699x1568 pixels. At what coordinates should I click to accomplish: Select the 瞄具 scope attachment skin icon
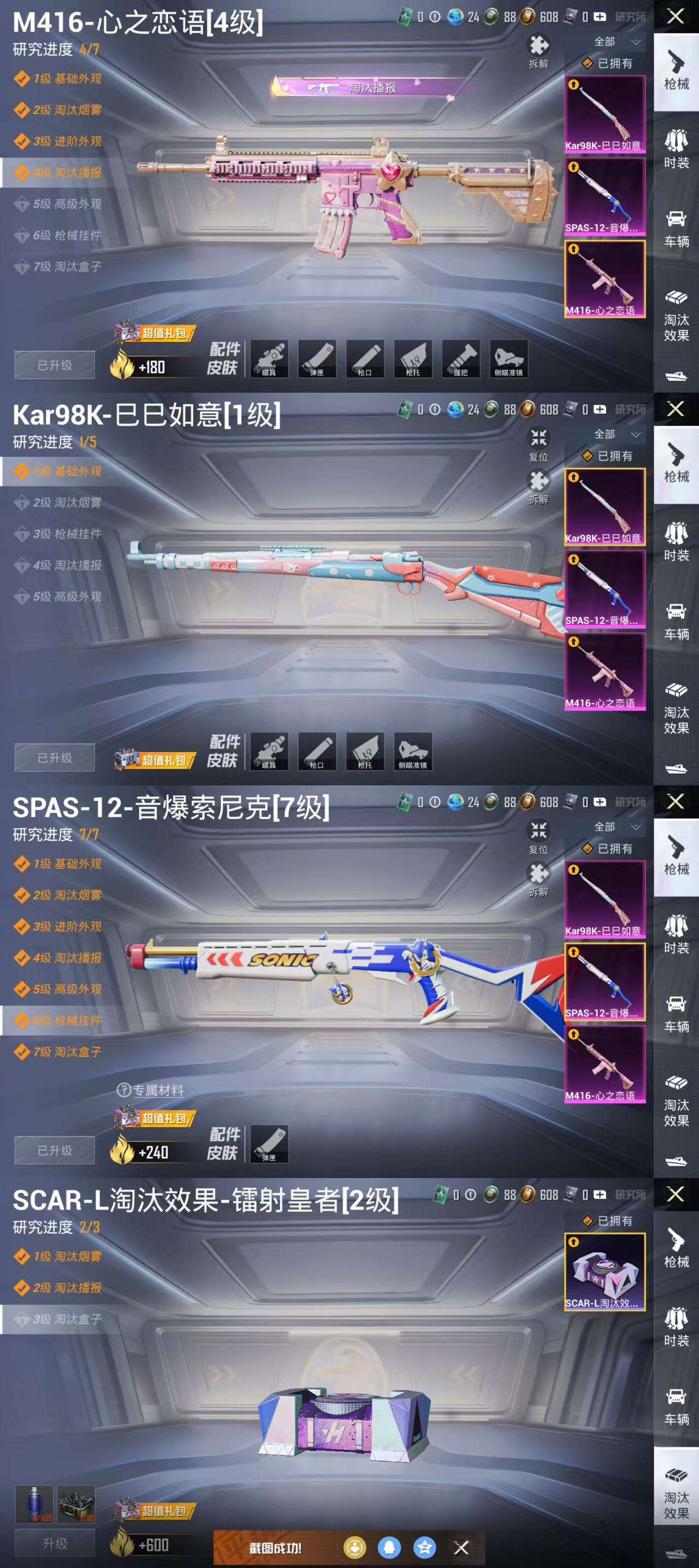click(270, 359)
